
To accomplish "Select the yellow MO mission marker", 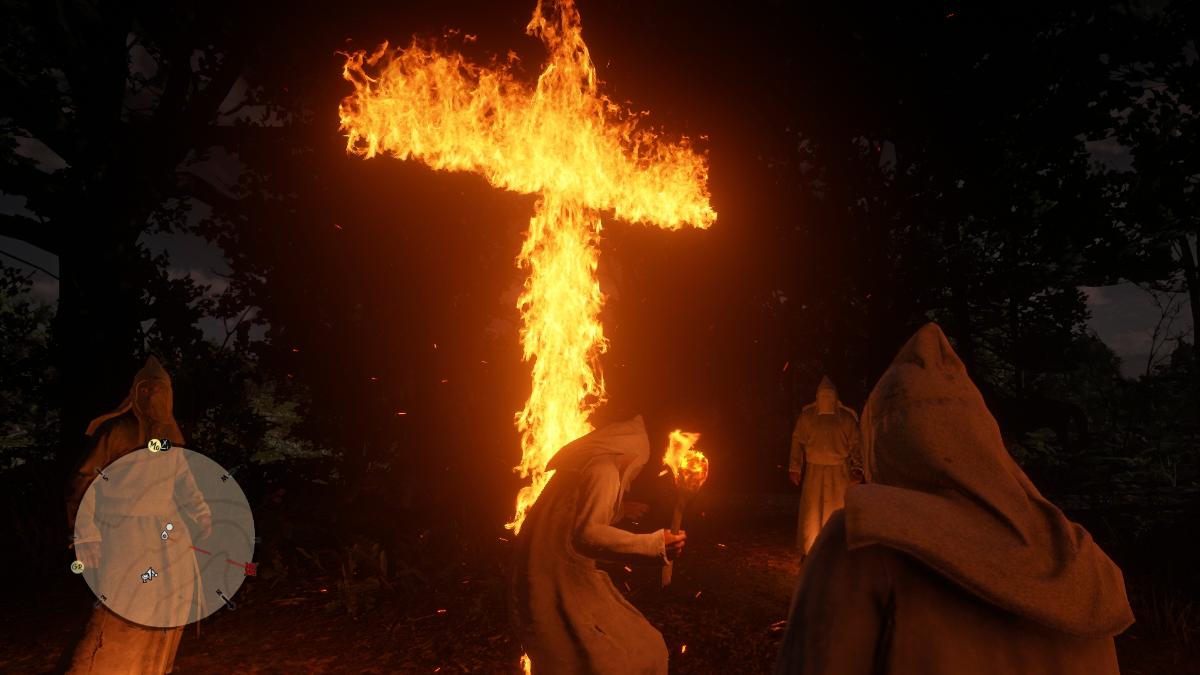I will point(154,445).
